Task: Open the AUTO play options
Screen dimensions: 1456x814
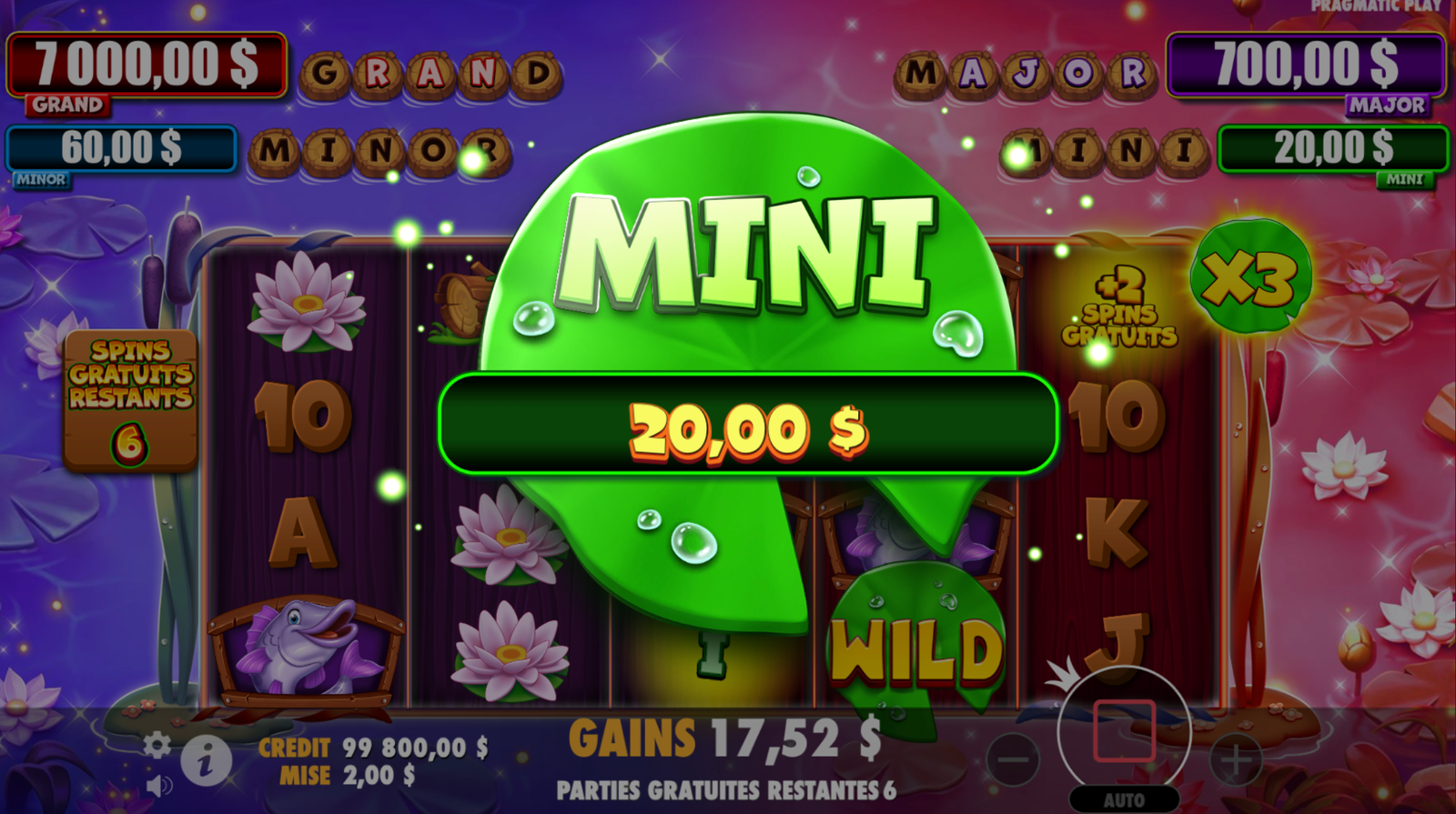Action: tap(1124, 800)
